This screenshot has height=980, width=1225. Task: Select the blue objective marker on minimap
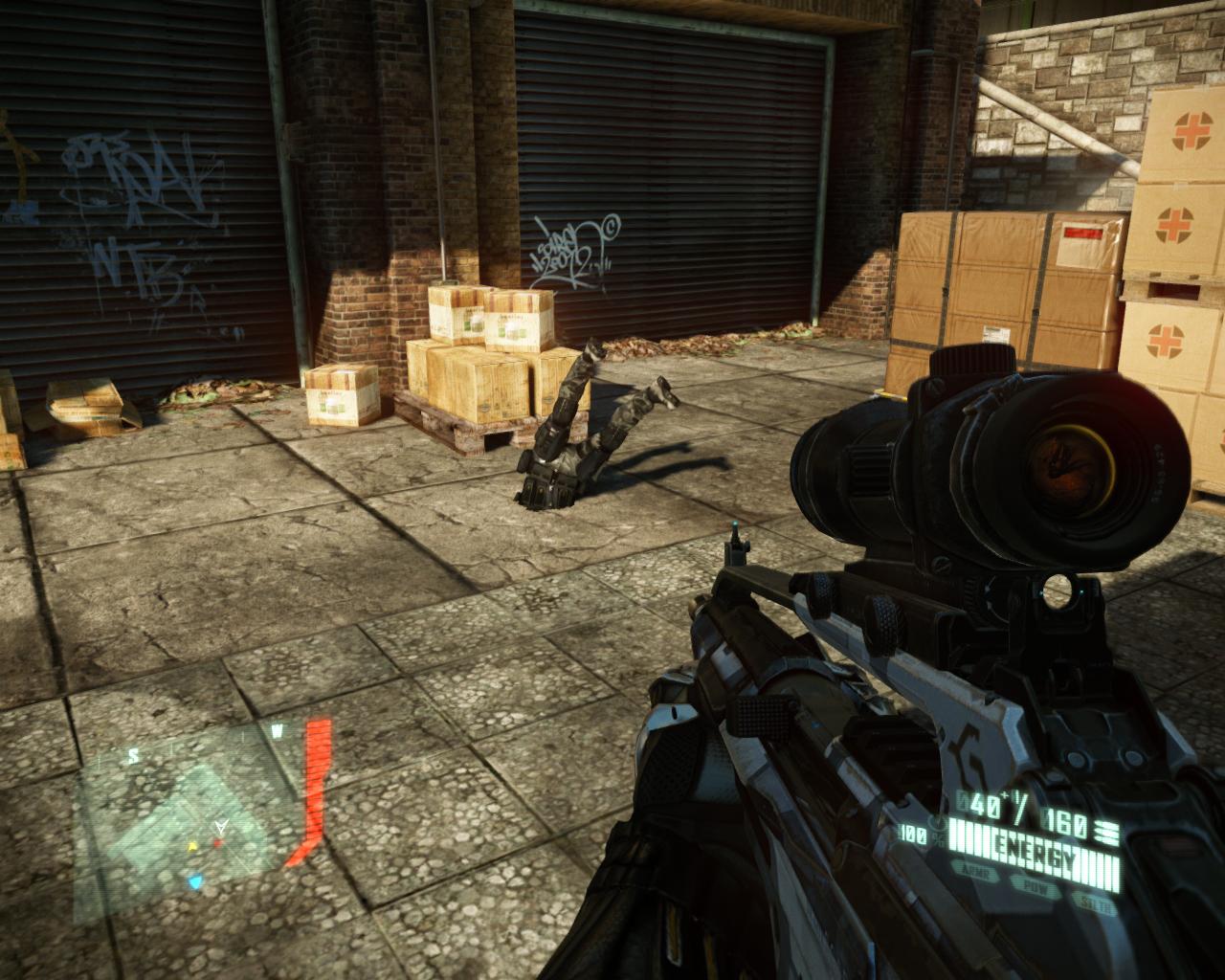coord(196,880)
